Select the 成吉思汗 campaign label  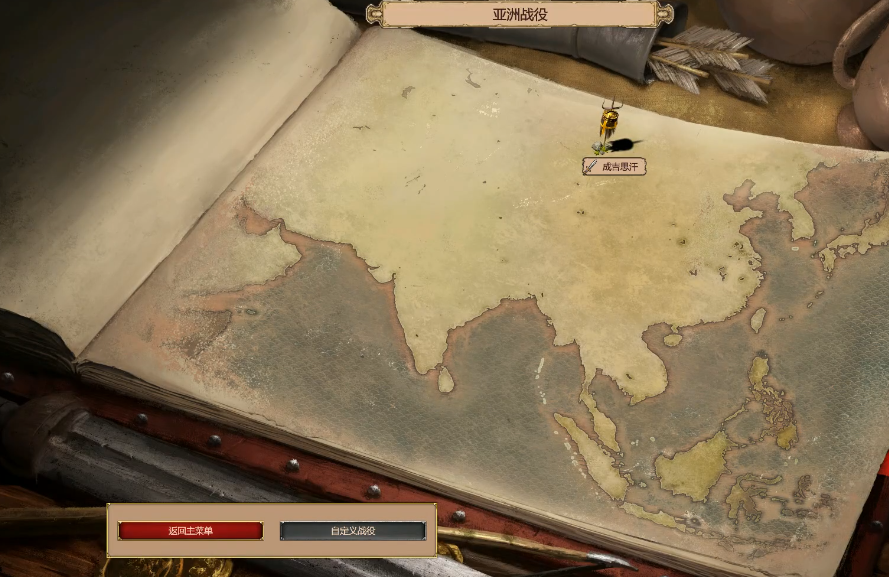[x=614, y=166]
